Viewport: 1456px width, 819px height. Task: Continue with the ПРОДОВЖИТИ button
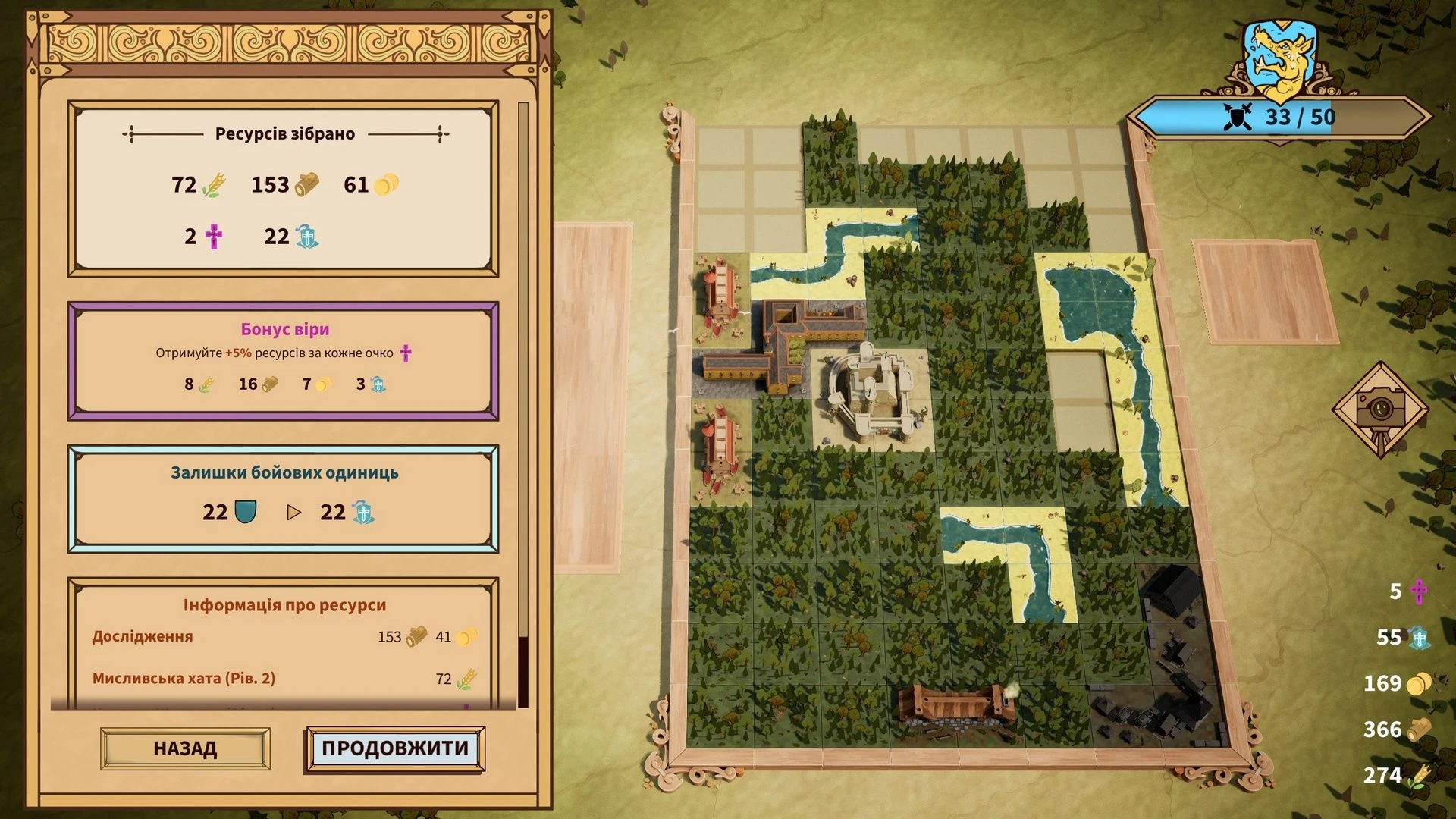394,748
